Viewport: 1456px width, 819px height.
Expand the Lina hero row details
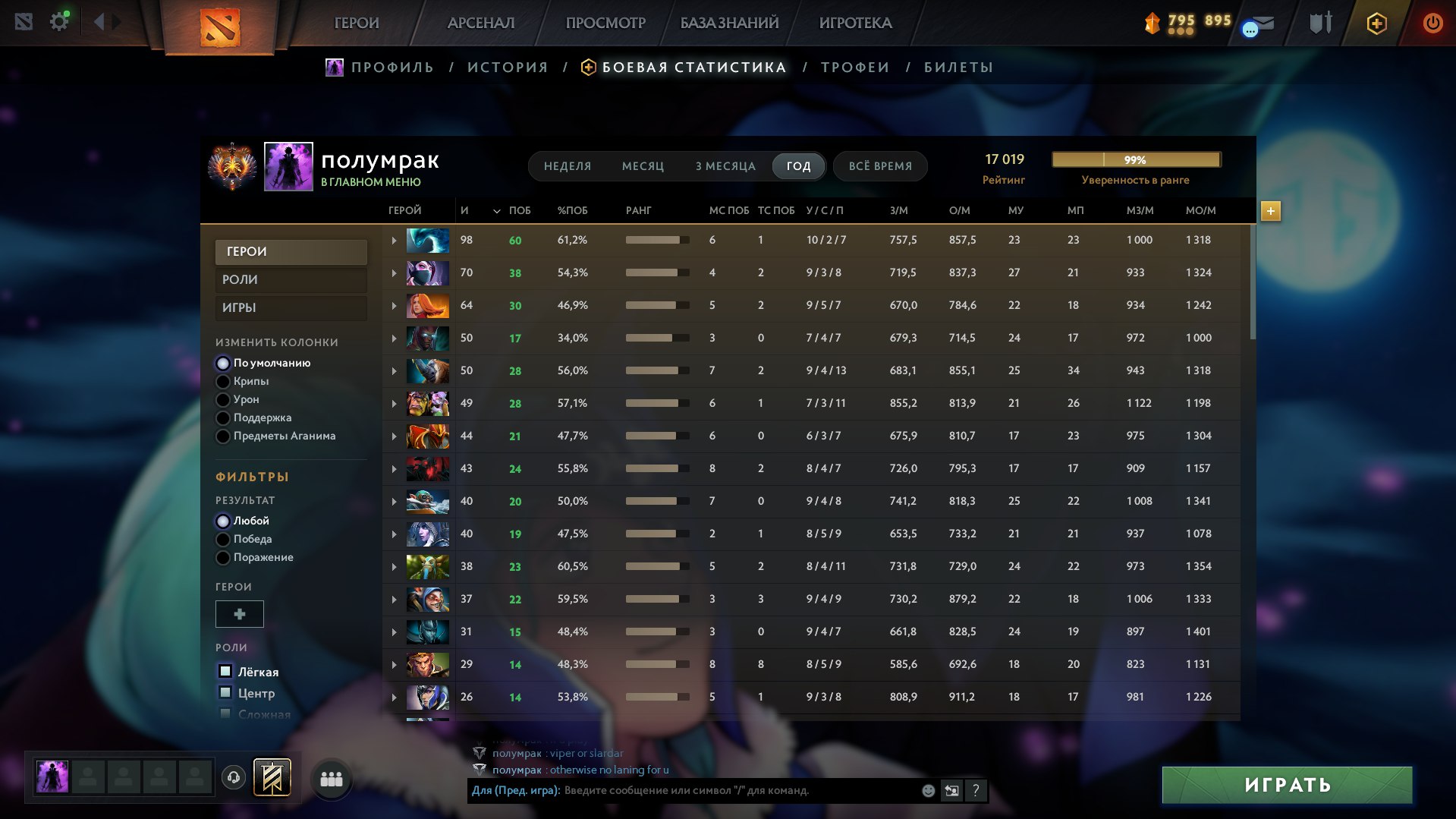[x=393, y=305]
